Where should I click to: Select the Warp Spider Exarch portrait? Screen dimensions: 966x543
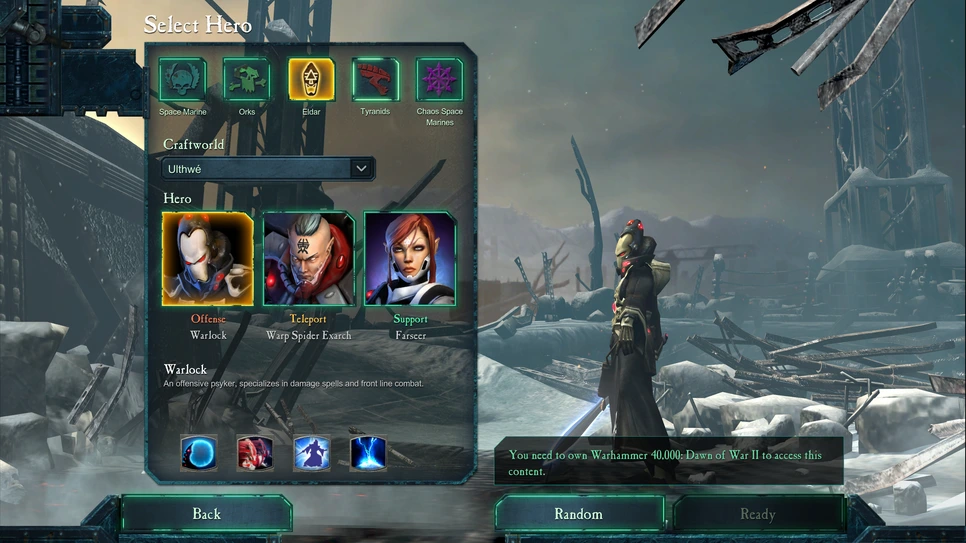[309, 258]
